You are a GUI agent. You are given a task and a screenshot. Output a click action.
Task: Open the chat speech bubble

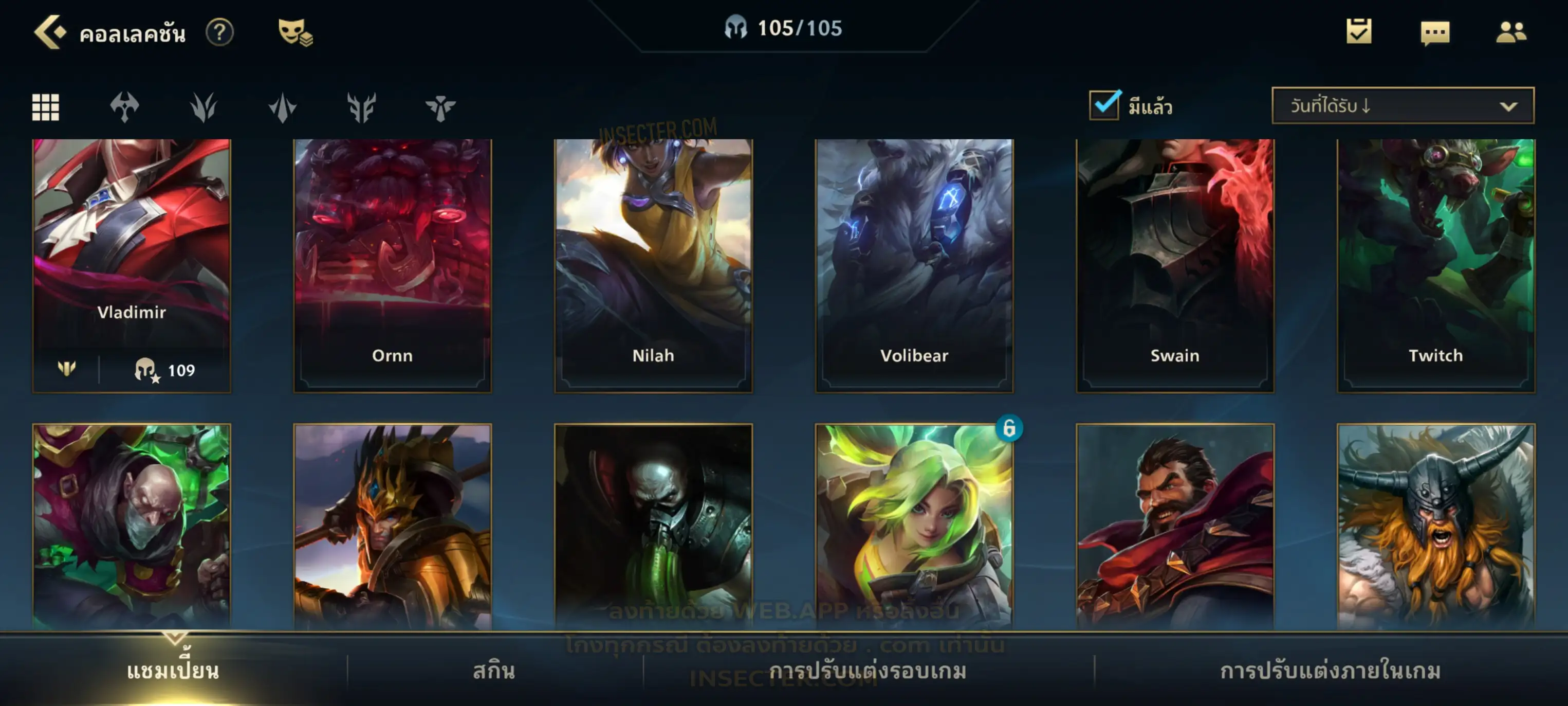[x=1434, y=33]
